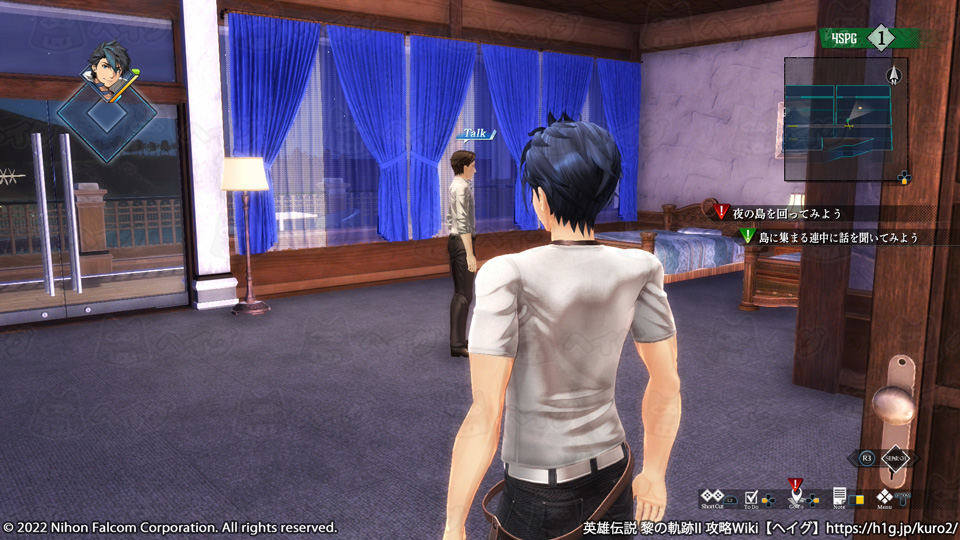Viewport: 960px width, 540px height.
Task: Open the Menu diamond icon
Action: (885, 497)
